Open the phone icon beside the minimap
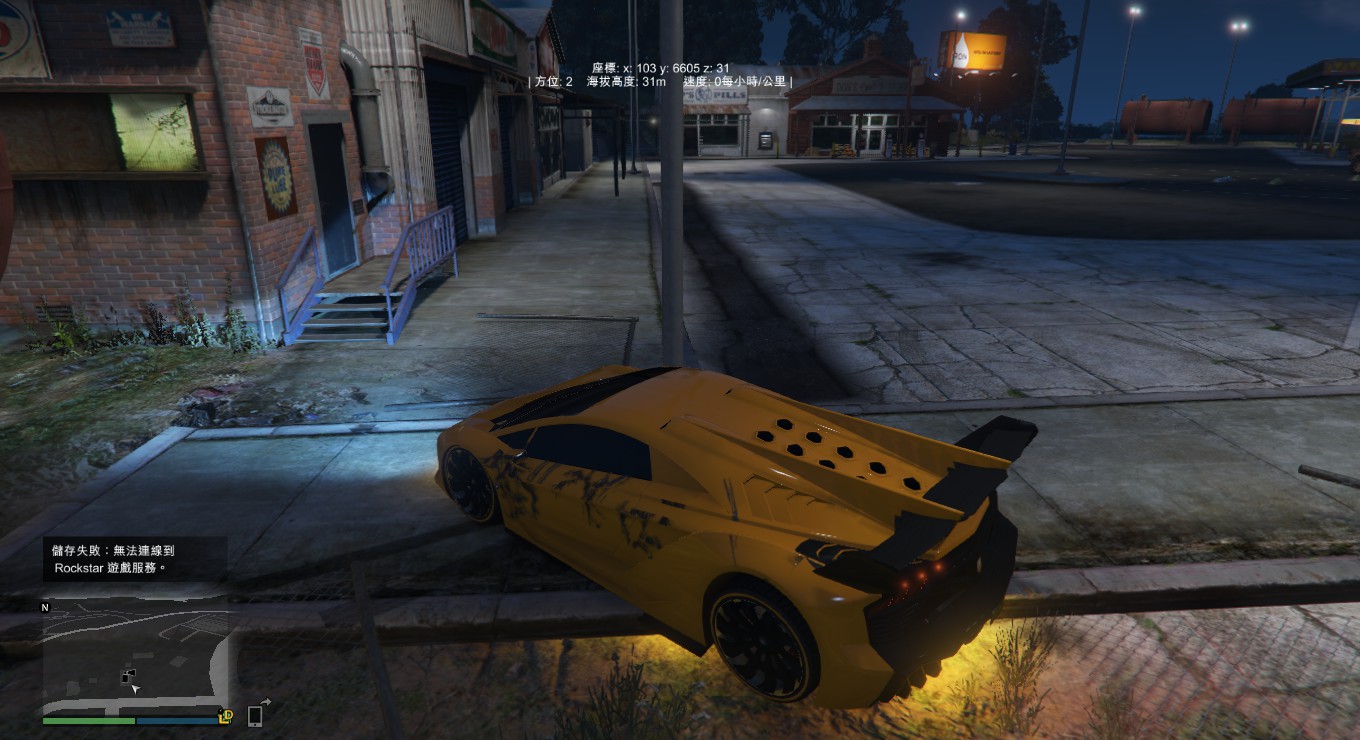1360x740 pixels. tap(255, 714)
